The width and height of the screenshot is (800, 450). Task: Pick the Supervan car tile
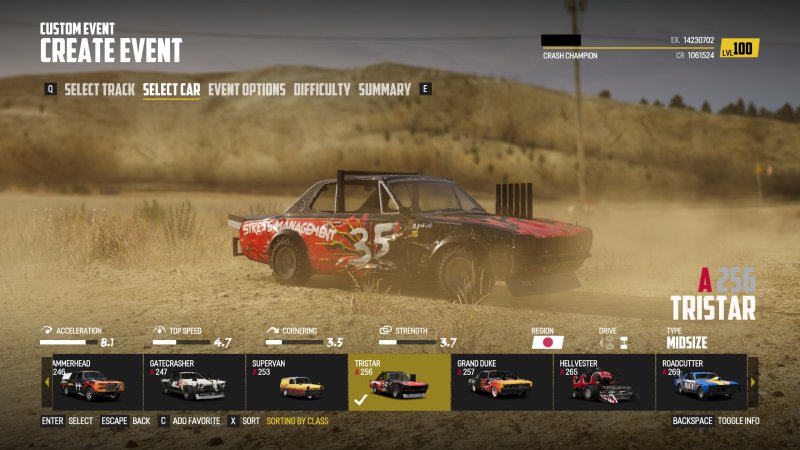(x=297, y=382)
